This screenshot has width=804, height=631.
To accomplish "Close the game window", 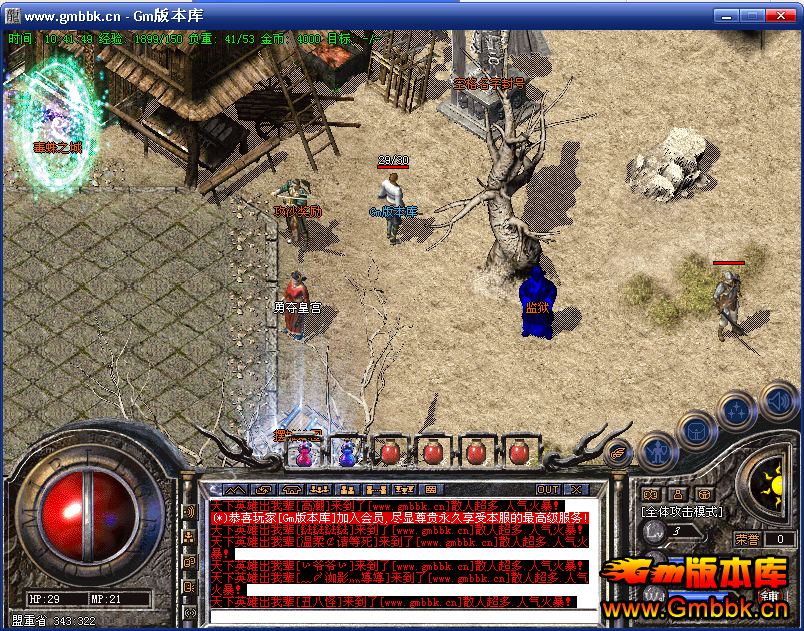I will pos(783,16).
